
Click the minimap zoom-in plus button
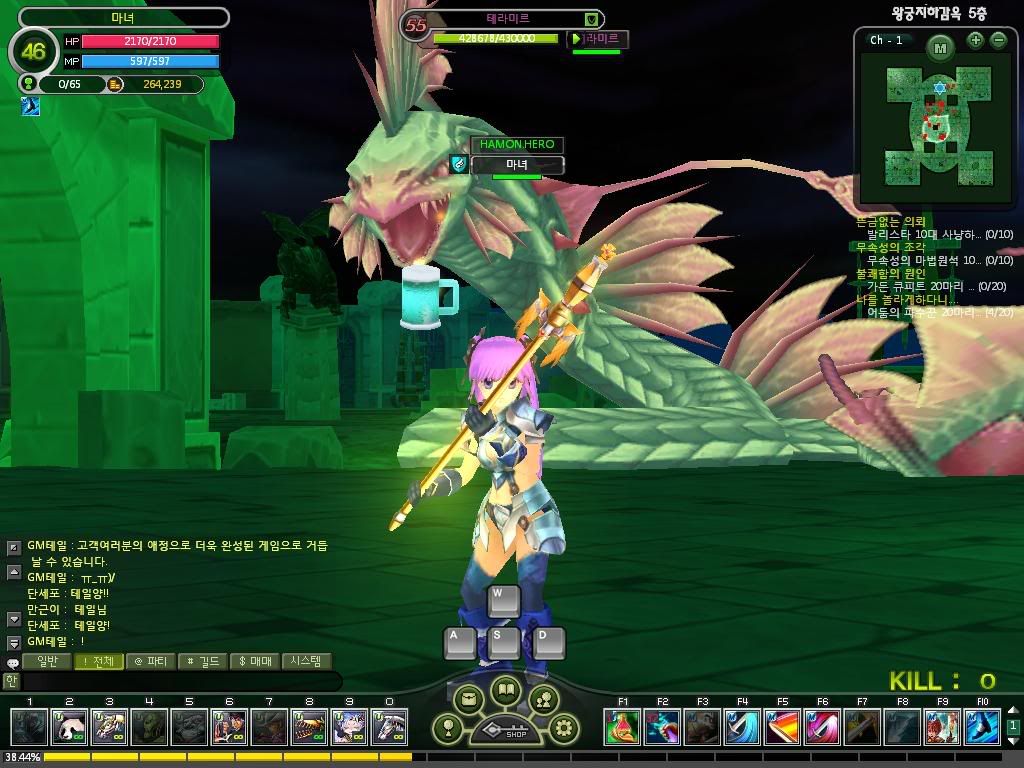pyautogui.click(x=975, y=41)
